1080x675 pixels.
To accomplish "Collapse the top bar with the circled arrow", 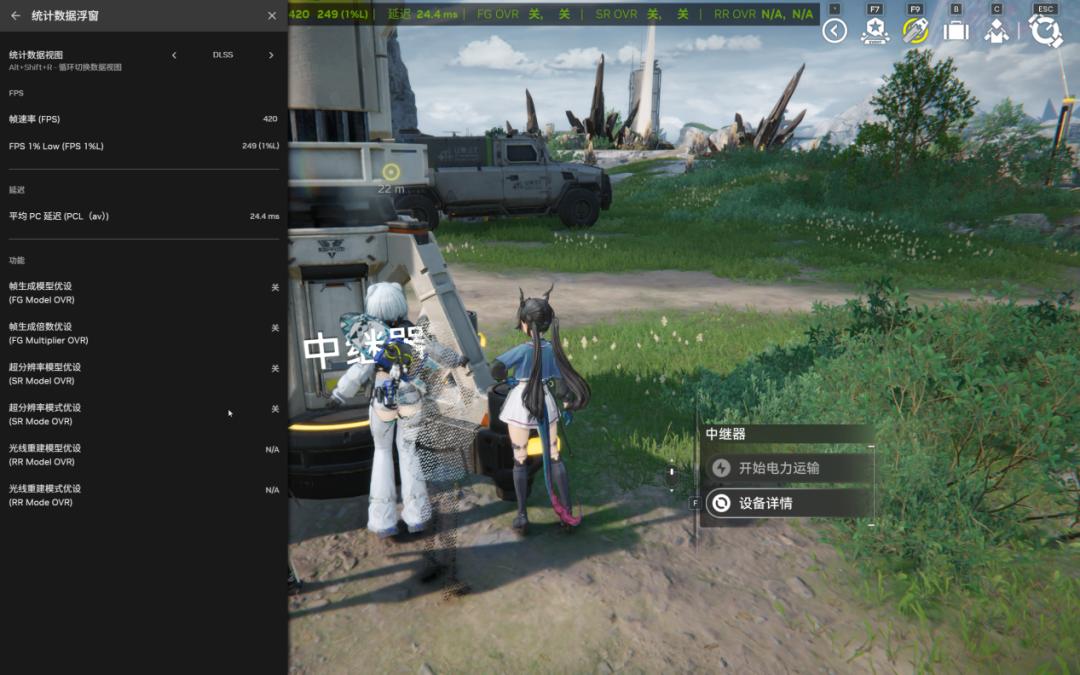I will pyautogui.click(x=835, y=30).
